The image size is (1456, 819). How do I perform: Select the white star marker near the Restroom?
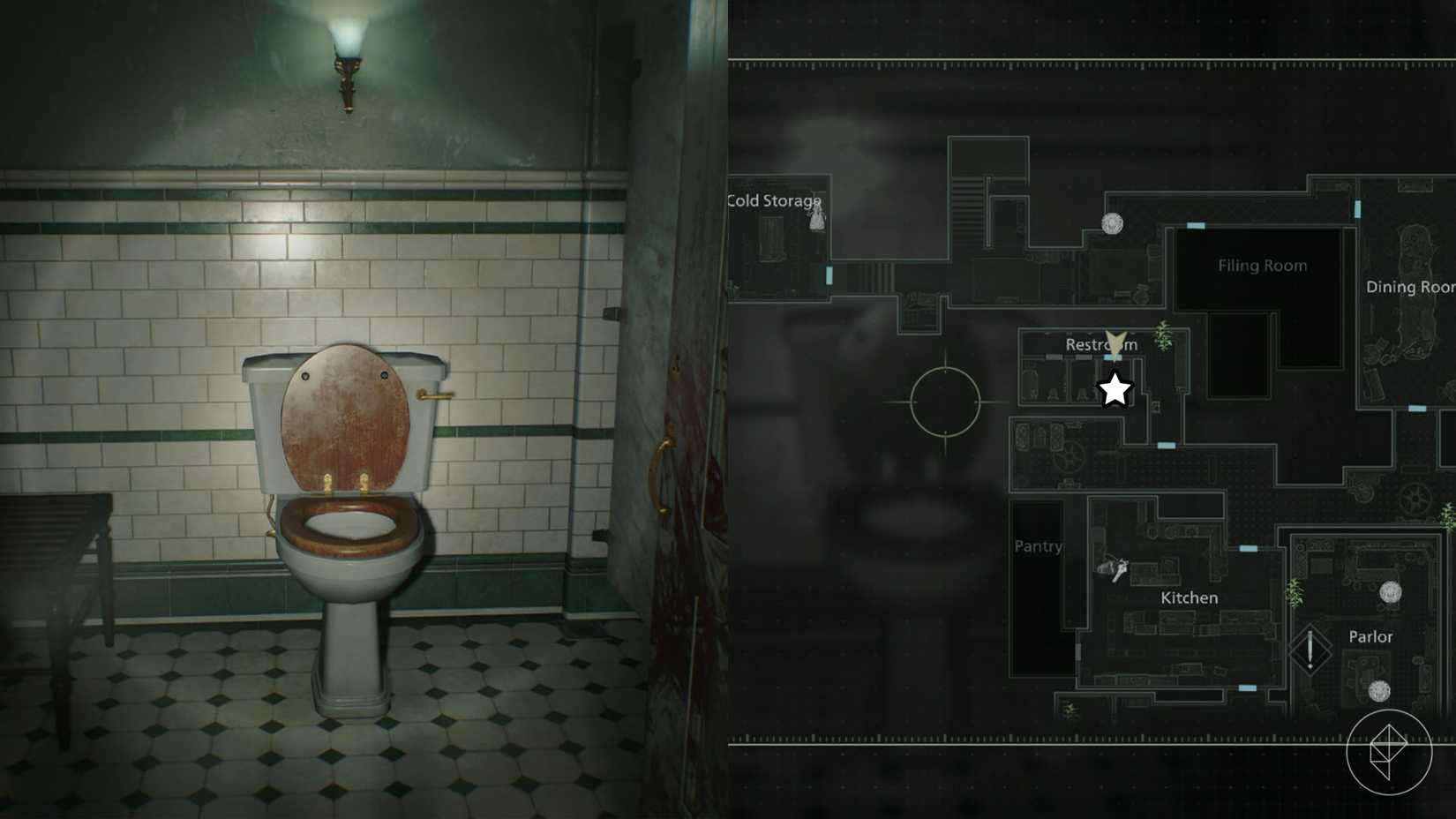pyautogui.click(x=1115, y=388)
